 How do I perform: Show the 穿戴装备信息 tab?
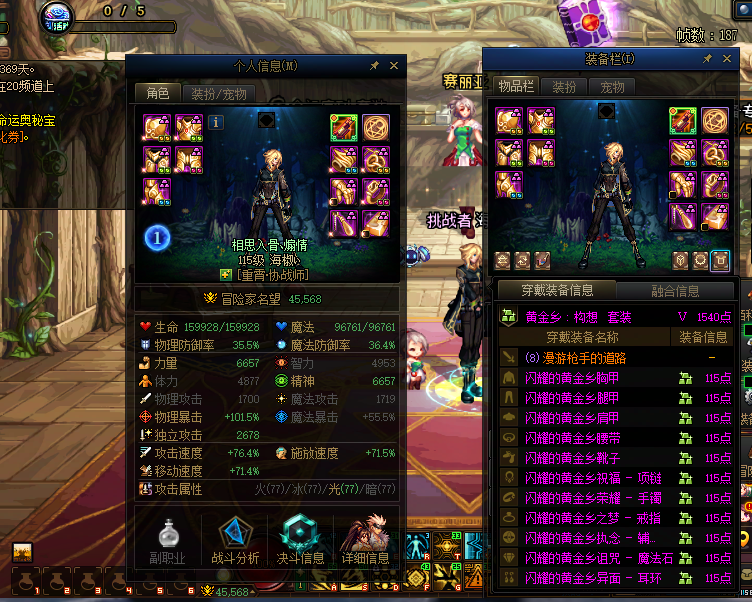point(557,291)
